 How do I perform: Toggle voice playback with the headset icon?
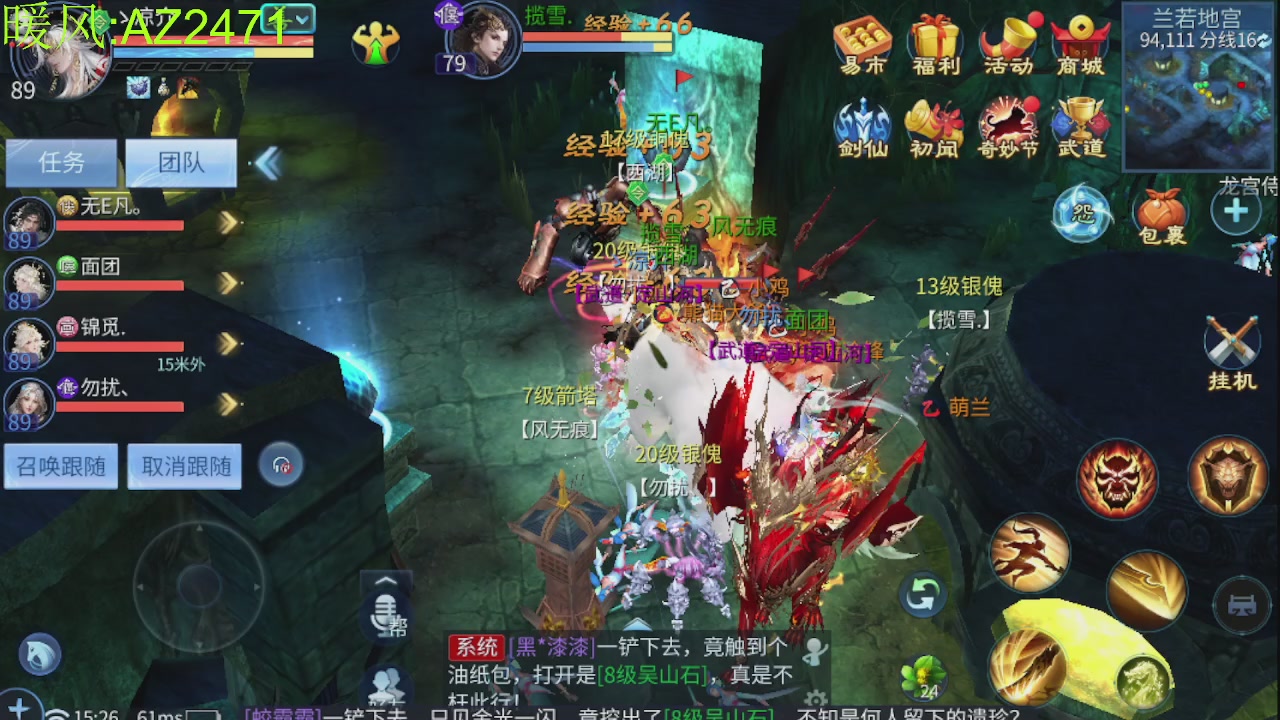(281, 466)
